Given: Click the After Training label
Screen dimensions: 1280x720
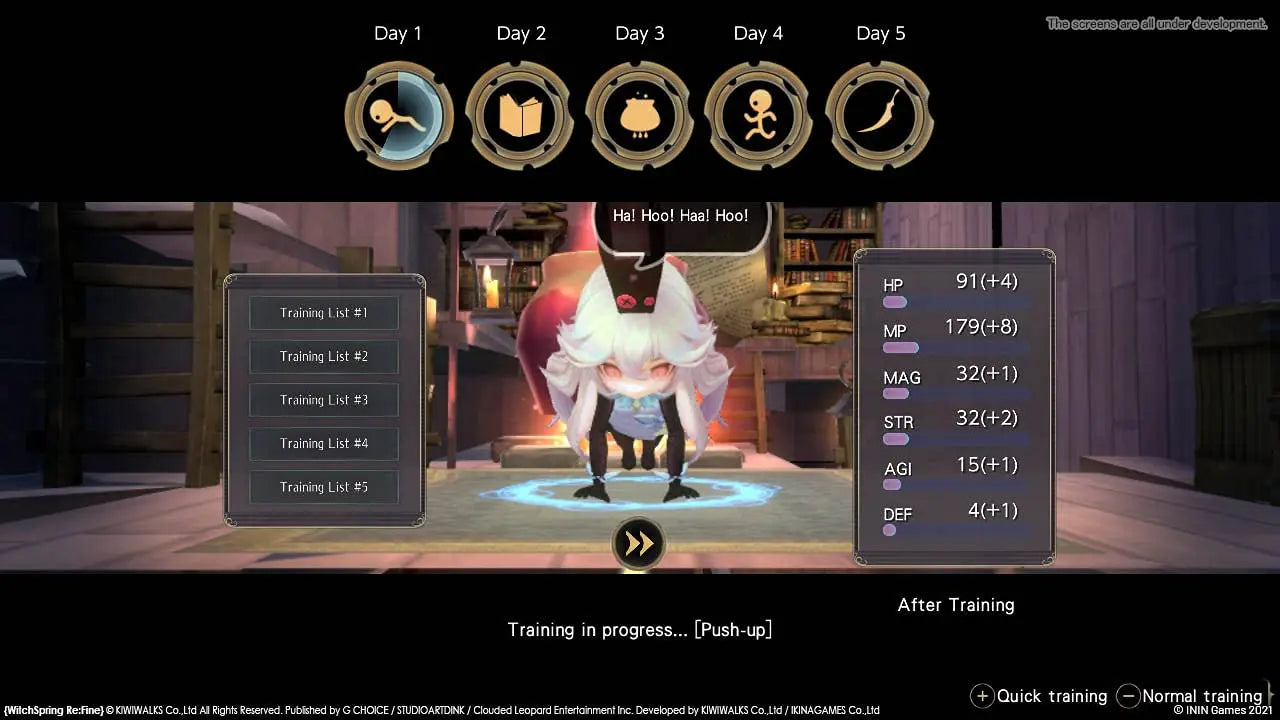Looking at the screenshot, I should coord(955,605).
